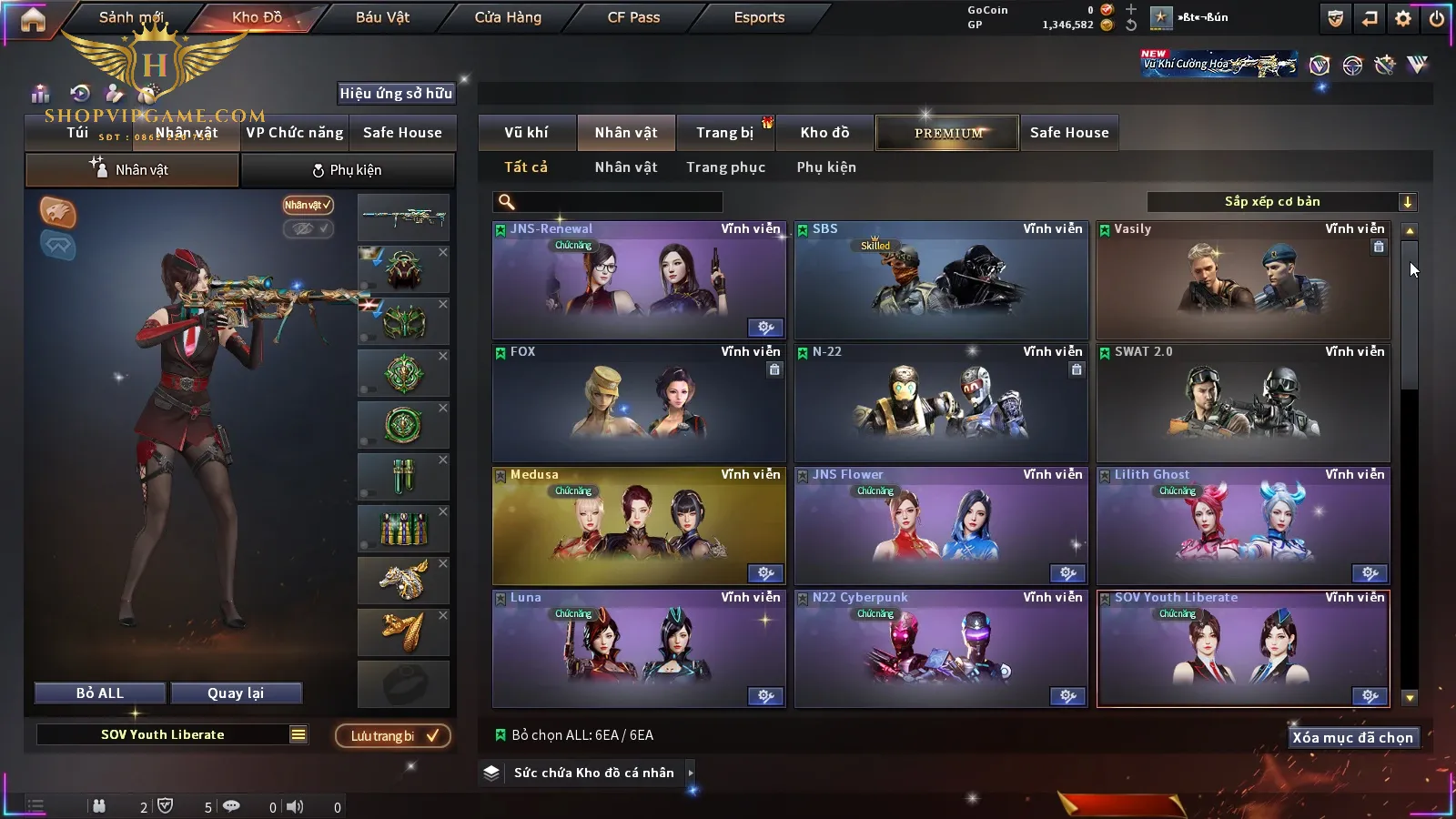
Task: Click the Bỏ ALL button
Action: click(100, 693)
